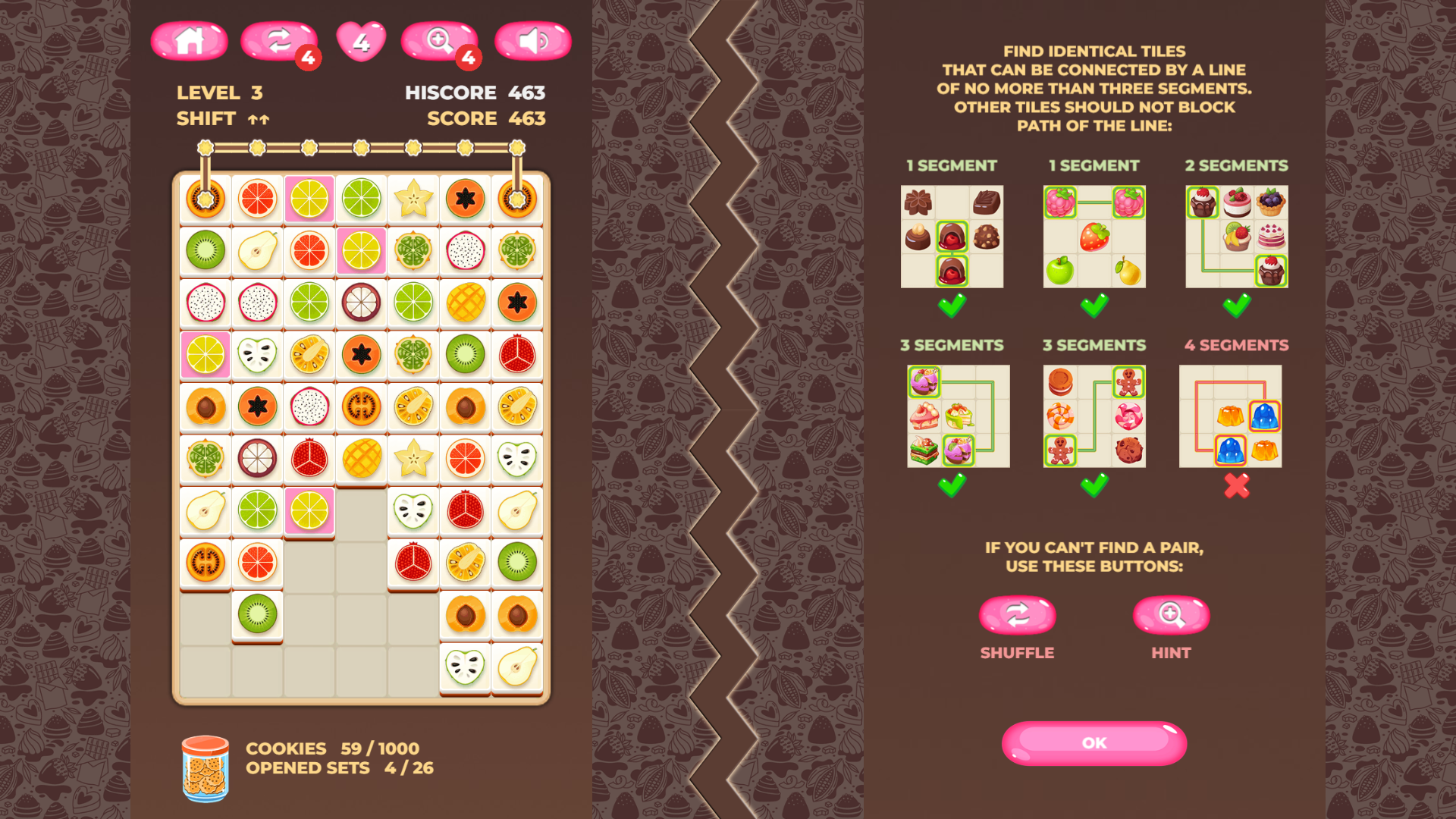Click the OPENED SETS counter
1456x819 pixels.
click(x=339, y=768)
